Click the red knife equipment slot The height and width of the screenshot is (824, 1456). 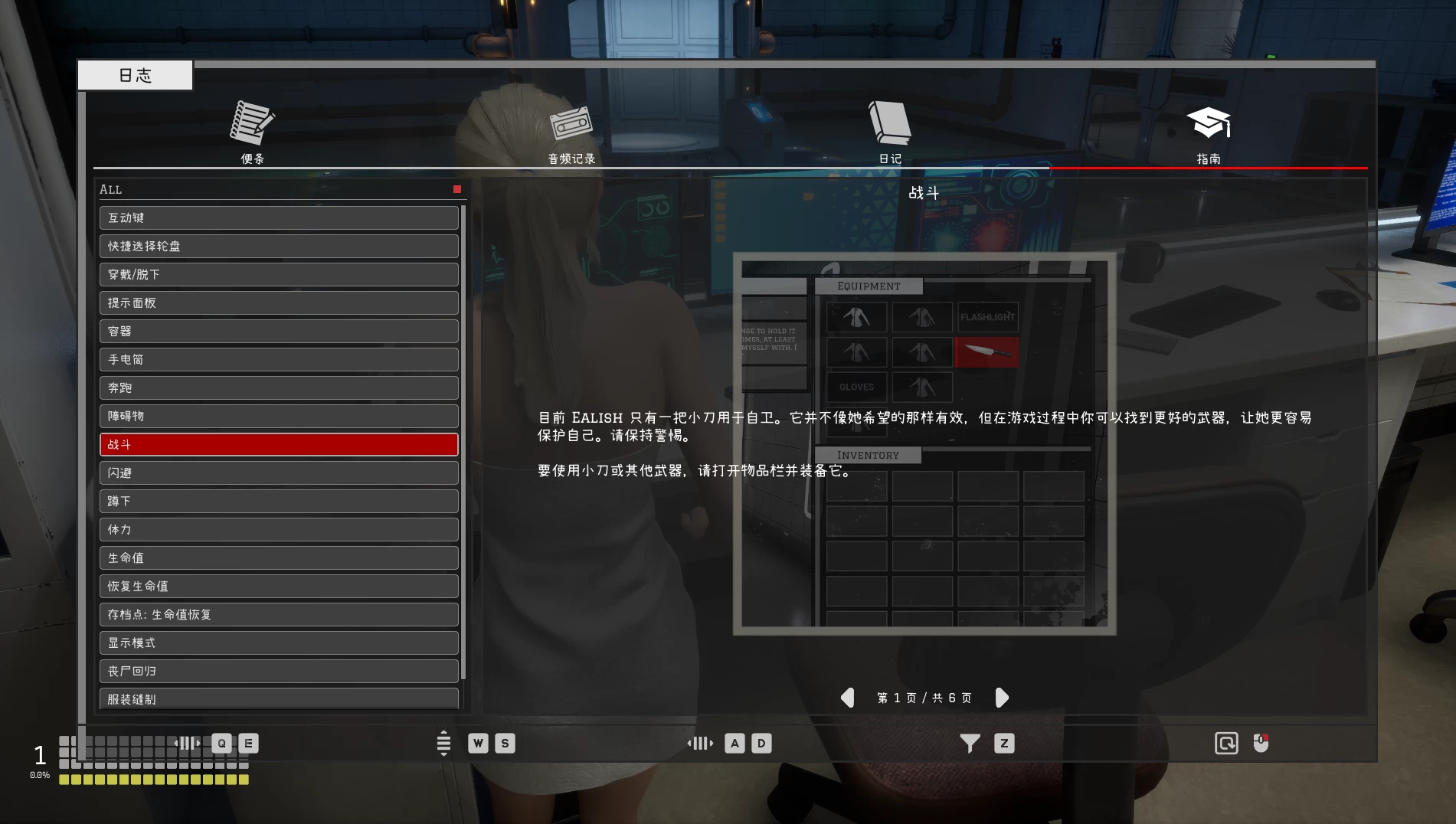[987, 352]
